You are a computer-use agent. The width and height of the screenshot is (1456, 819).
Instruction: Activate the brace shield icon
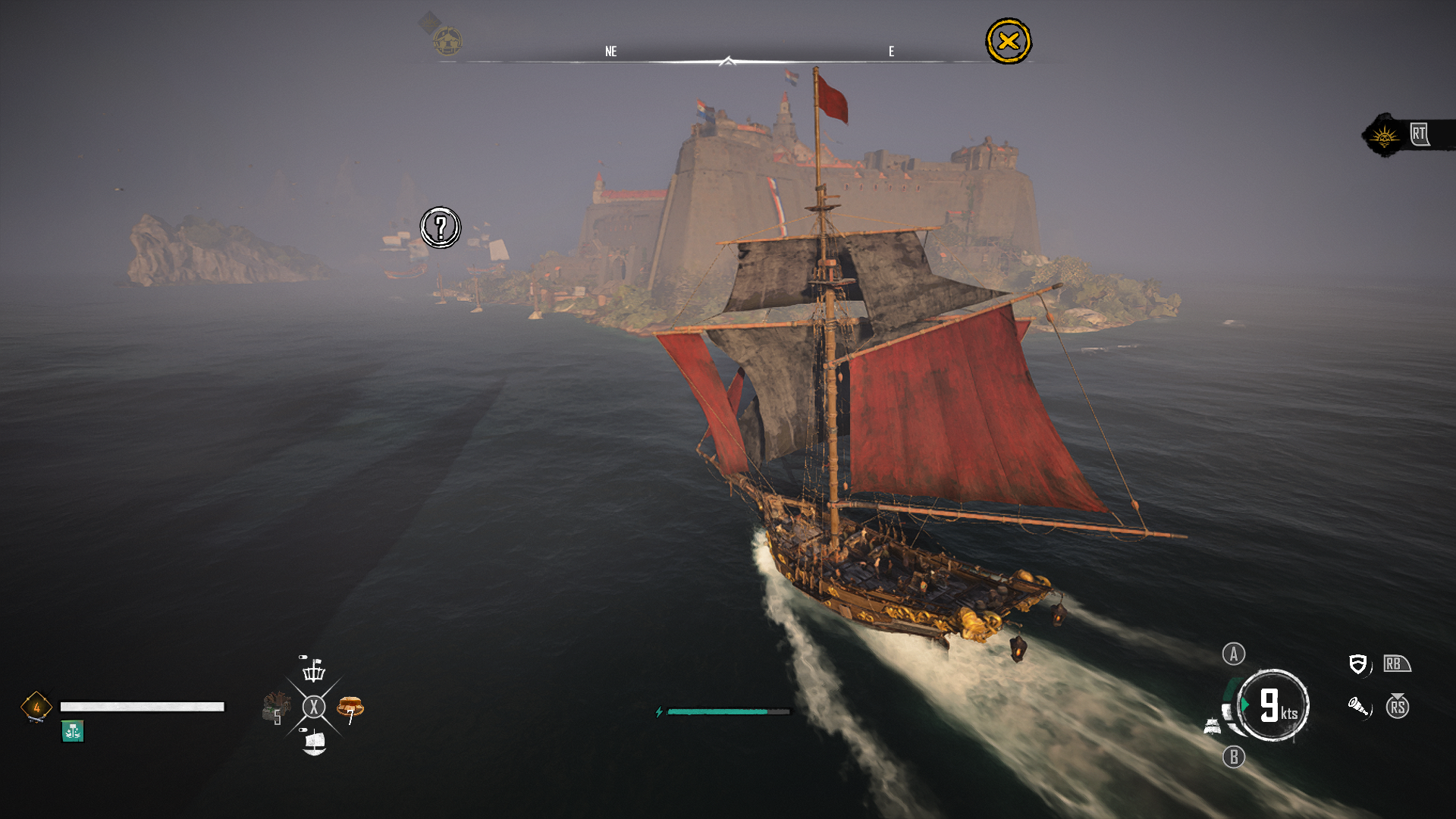tap(1357, 664)
